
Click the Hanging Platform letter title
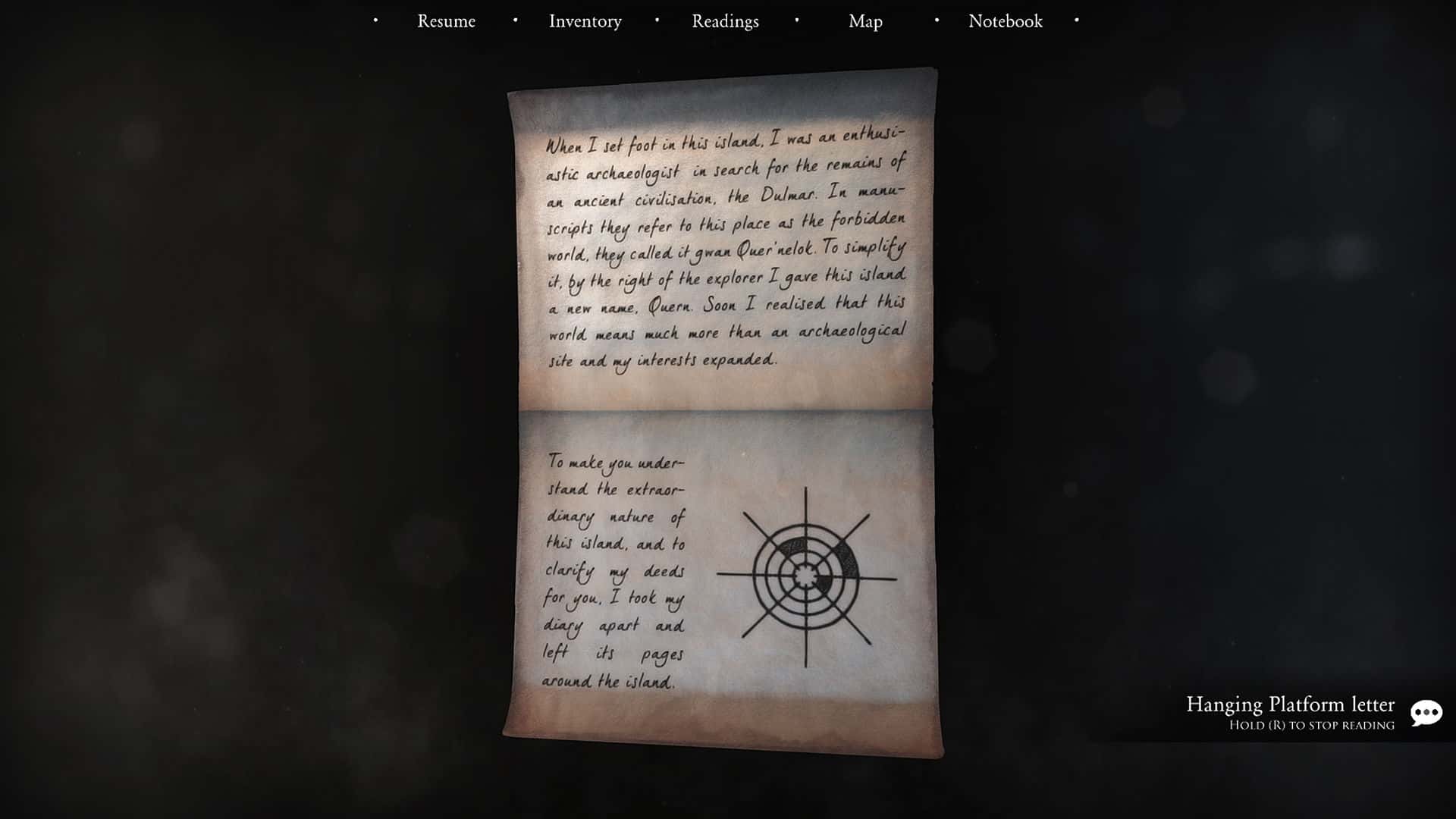[x=1289, y=705]
